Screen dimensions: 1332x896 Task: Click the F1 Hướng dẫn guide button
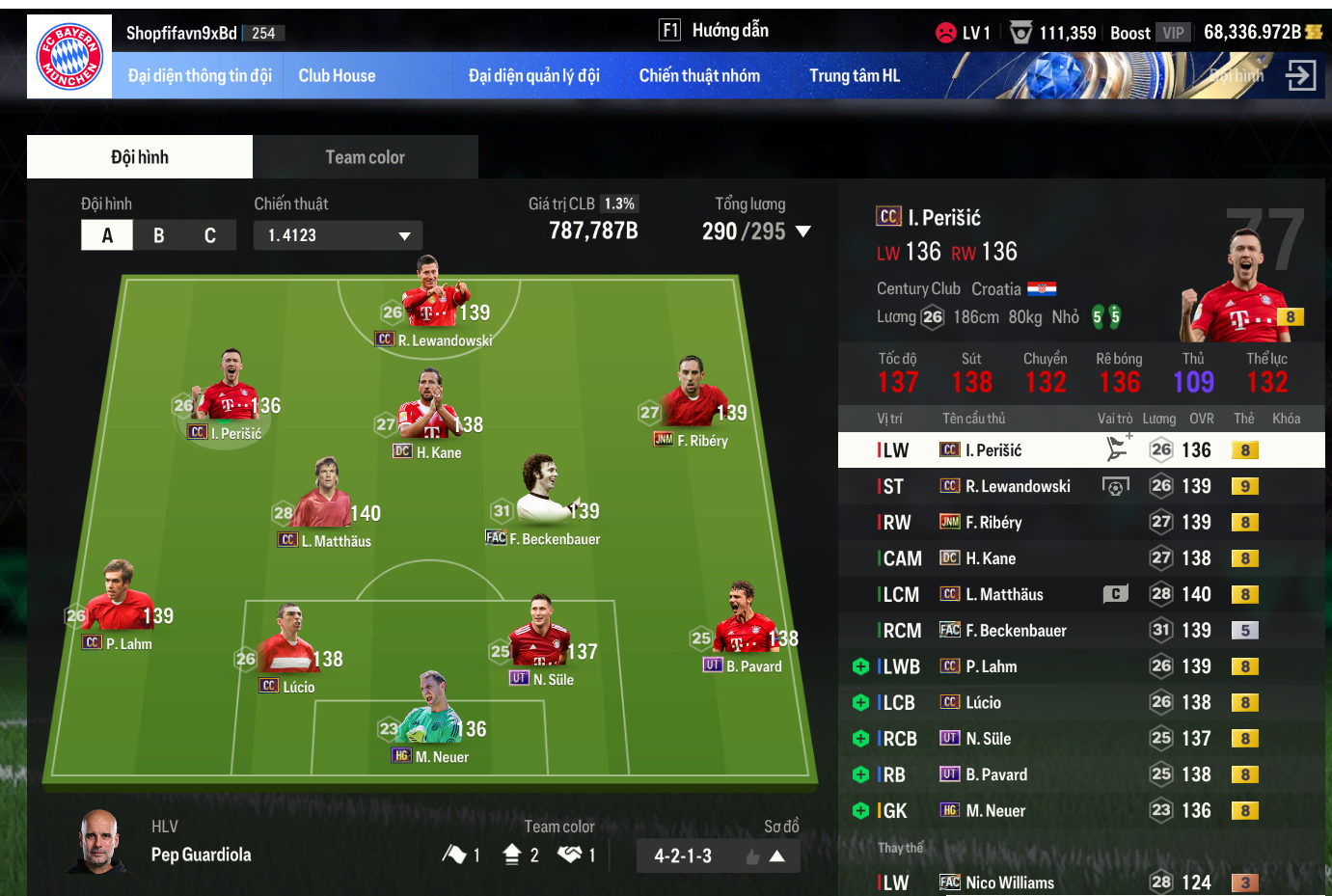[714, 31]
